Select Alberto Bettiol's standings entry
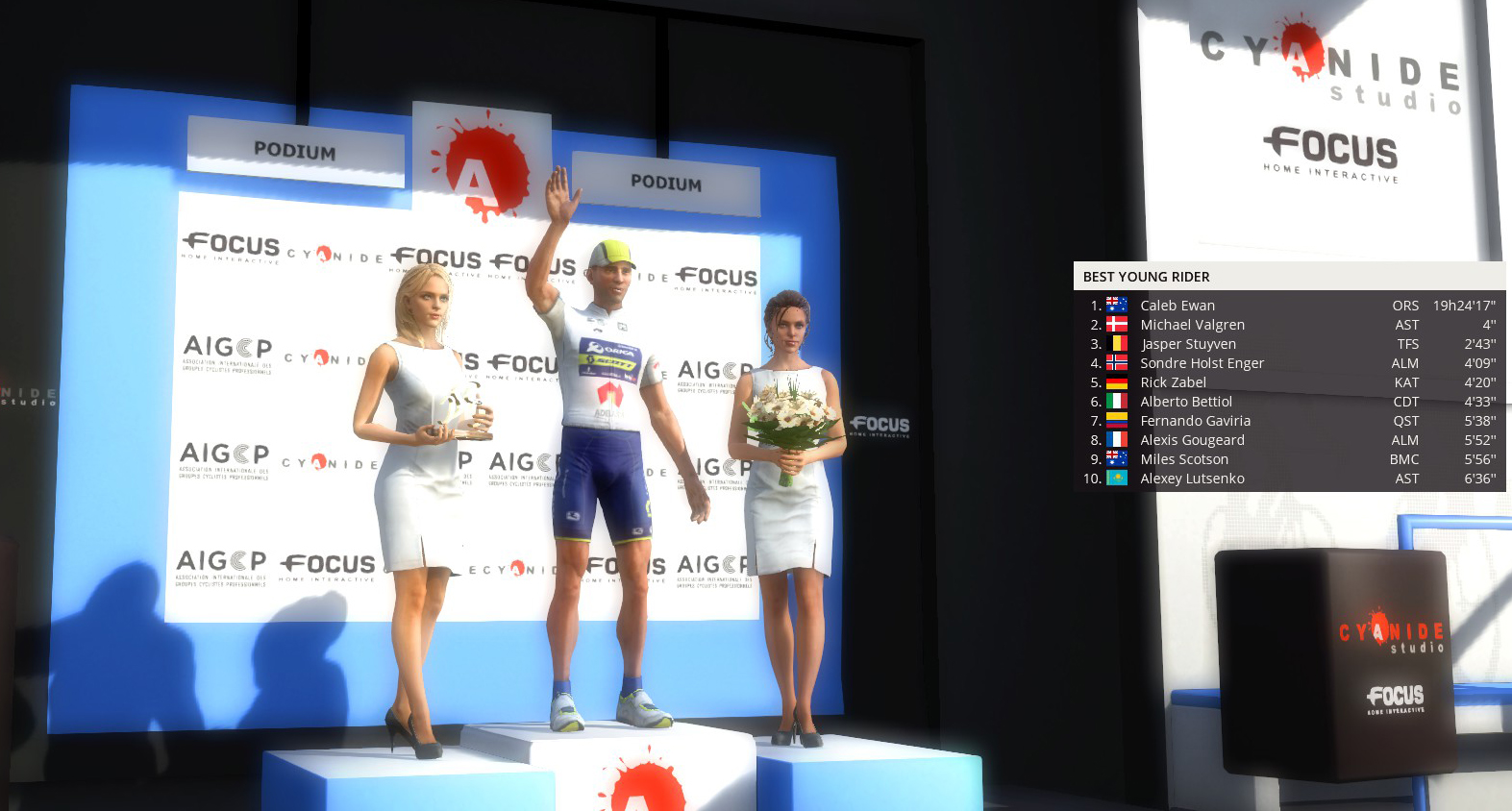The height and width of the screenshot is (811, 1512). click(x=1186, y=402)
